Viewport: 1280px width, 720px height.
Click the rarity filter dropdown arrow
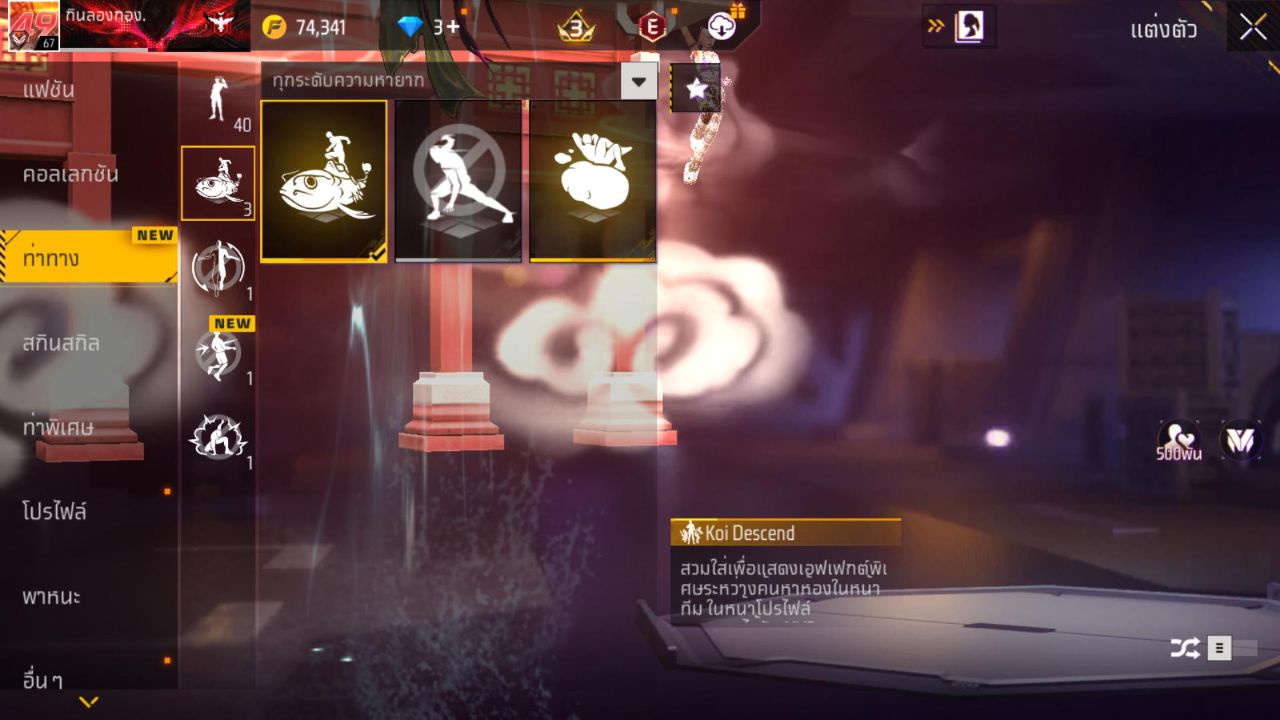(x=638, y=82)
